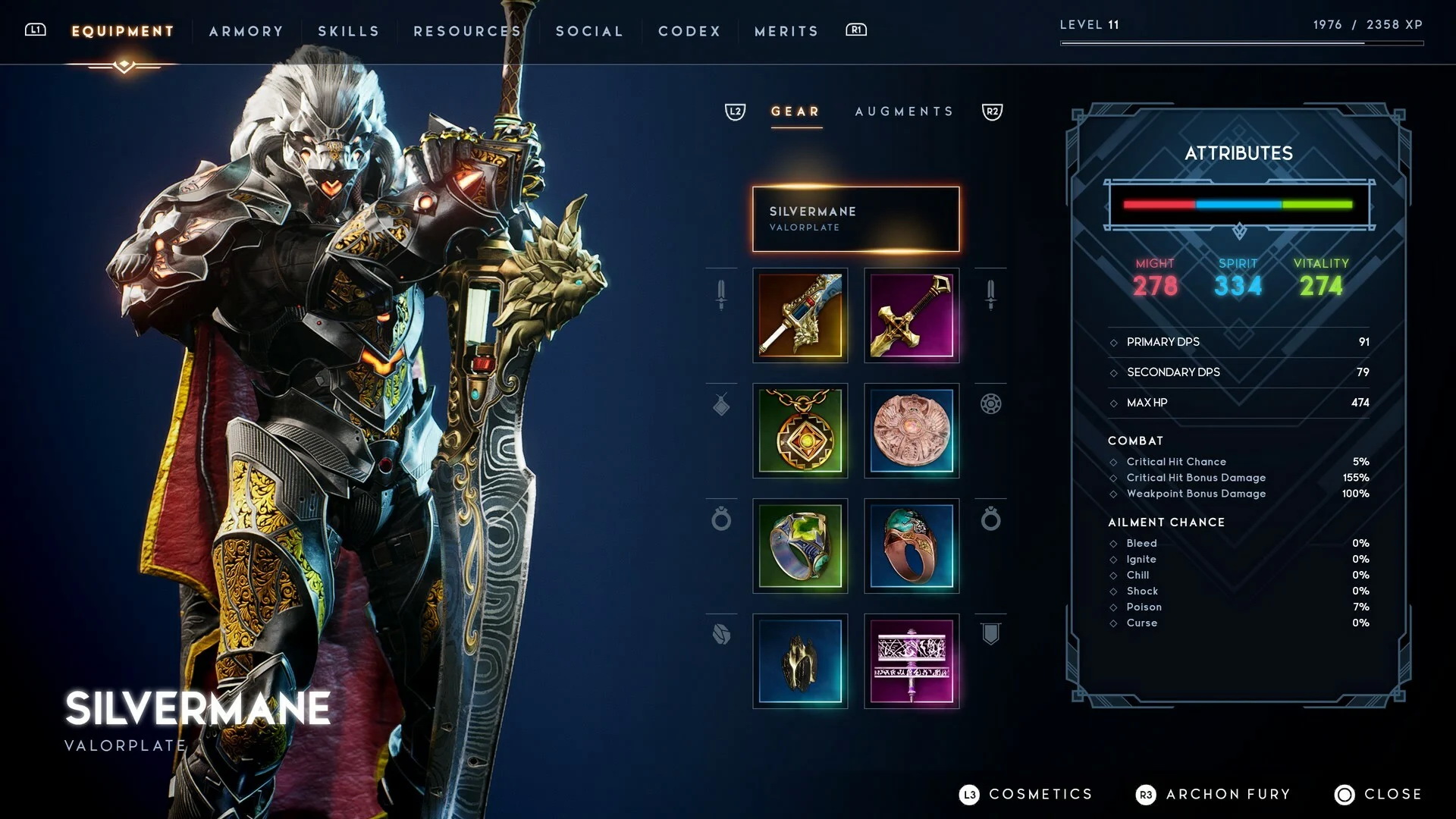Choose the Silvermane Valorplate slot
1456x819 pixels.
[x=855, y=218]
